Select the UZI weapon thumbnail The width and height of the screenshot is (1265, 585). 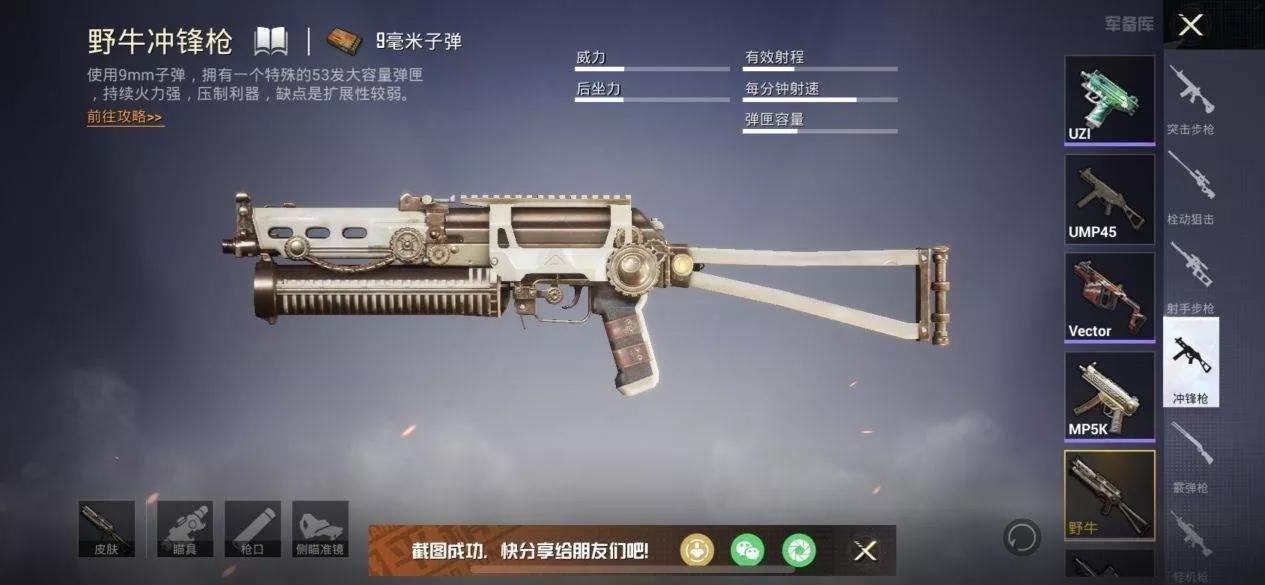tap(1109, 99)
